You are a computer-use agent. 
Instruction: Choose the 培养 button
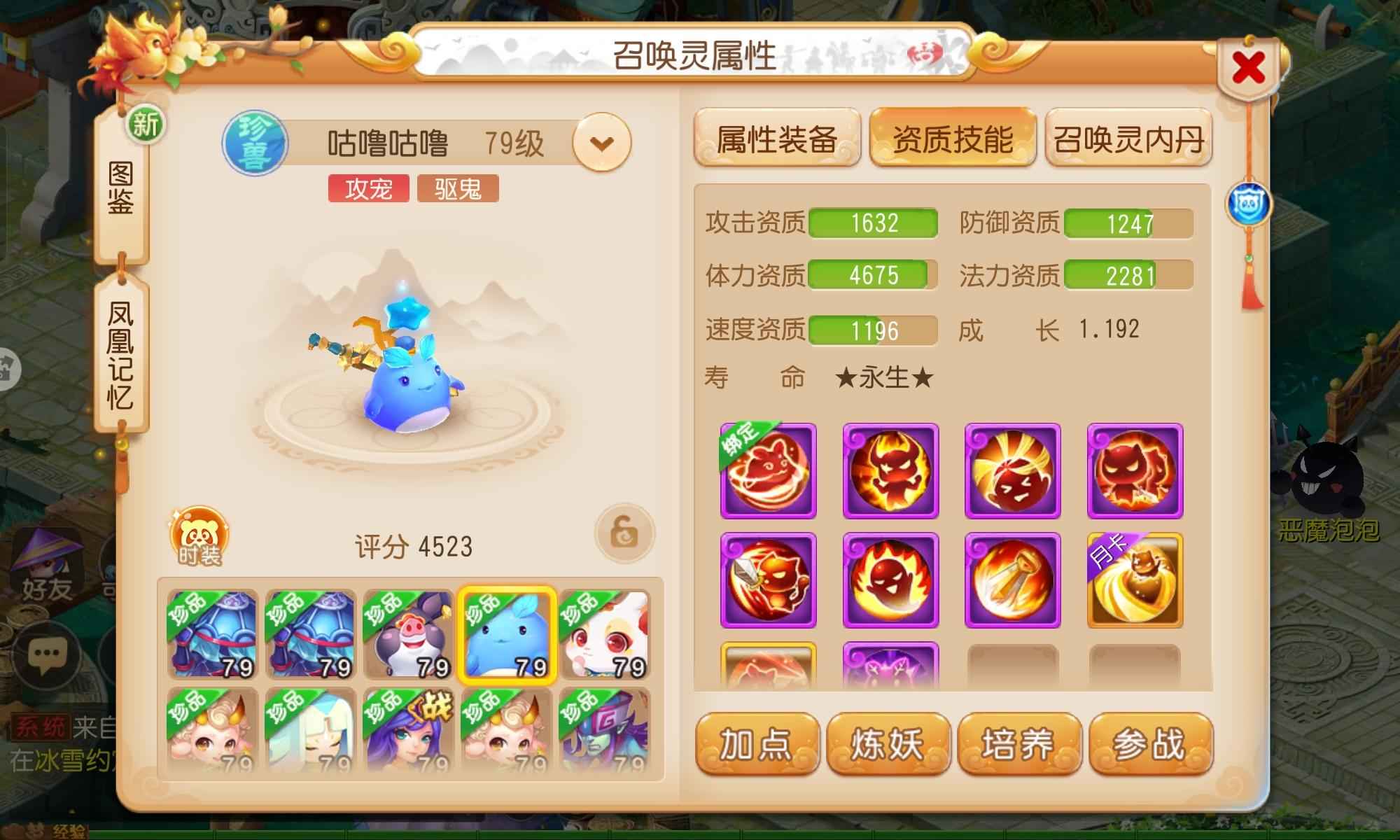[1018, 743]
